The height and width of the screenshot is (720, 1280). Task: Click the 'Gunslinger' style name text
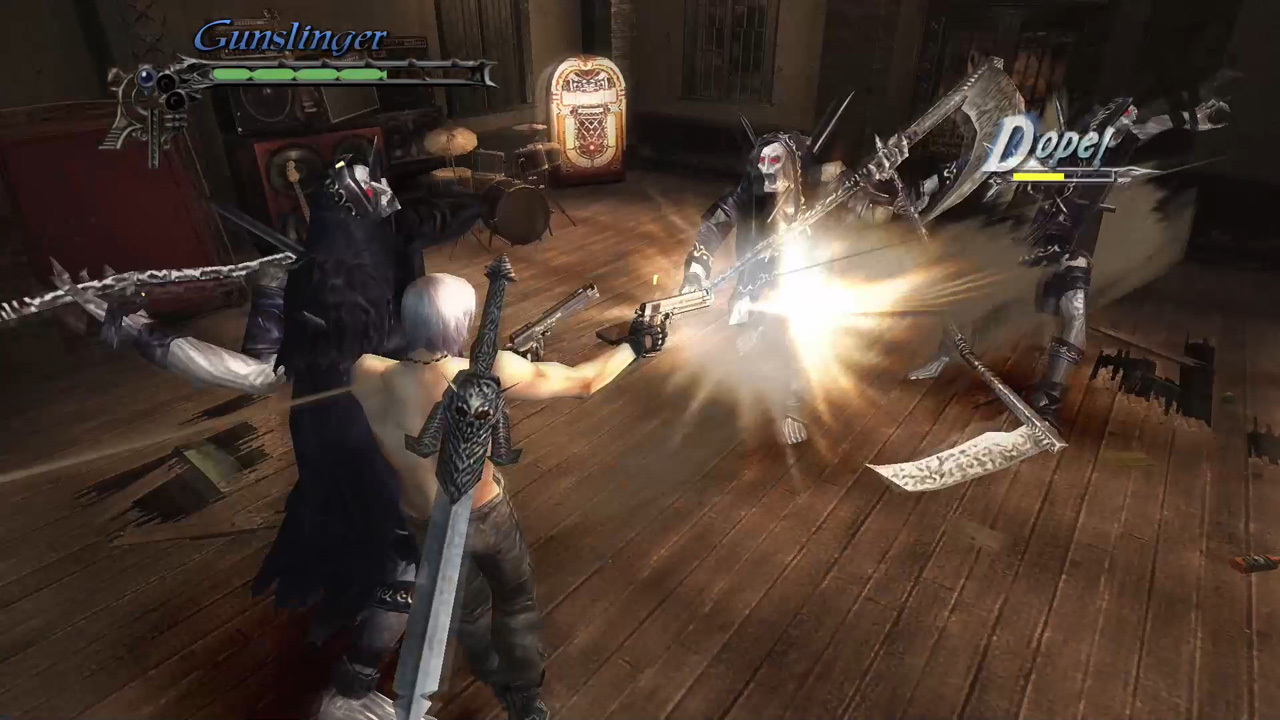pos(290,37)
